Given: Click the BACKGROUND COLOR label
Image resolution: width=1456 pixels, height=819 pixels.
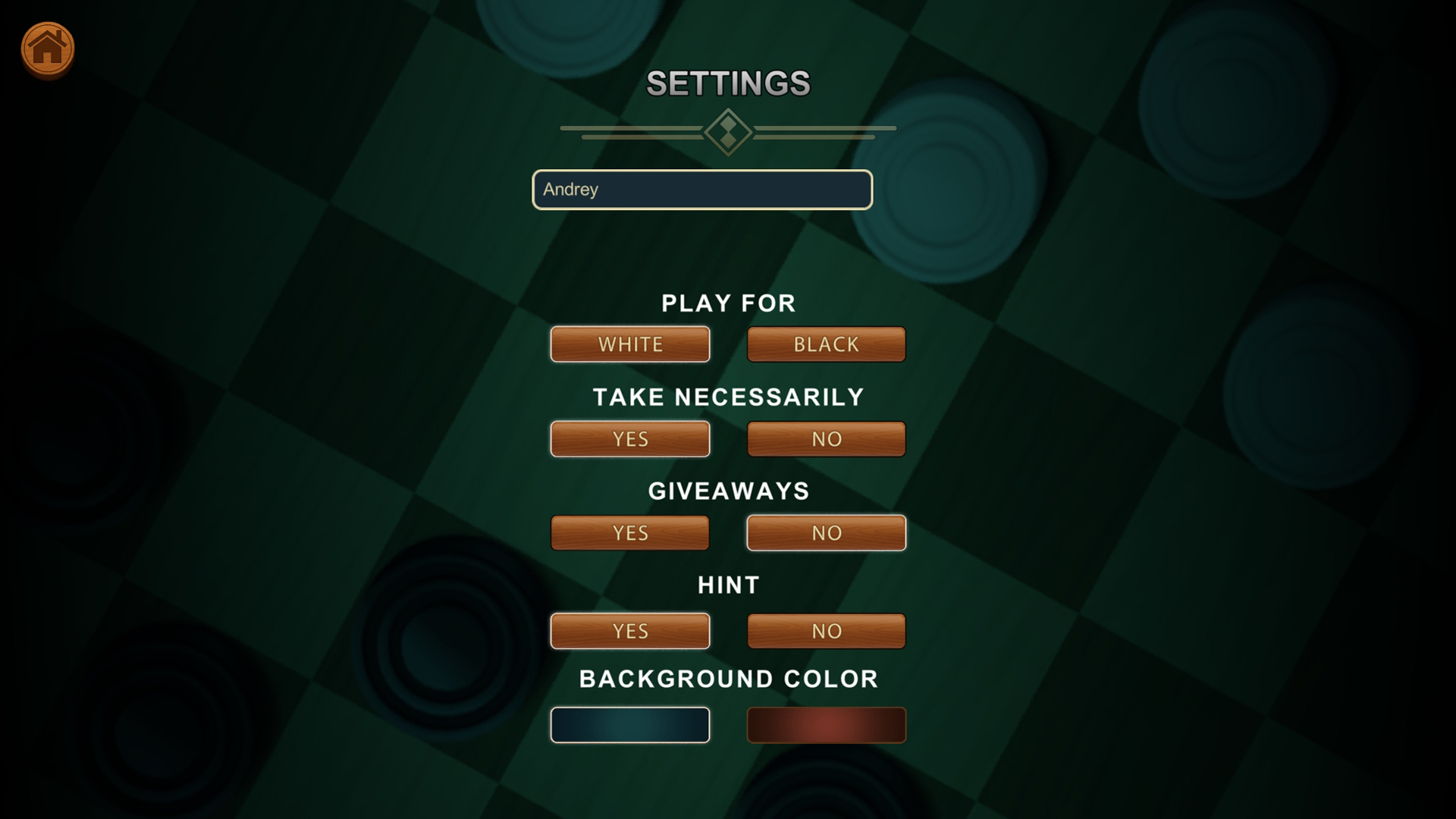Looking at the screenshot, I should (x=728, y=679).
